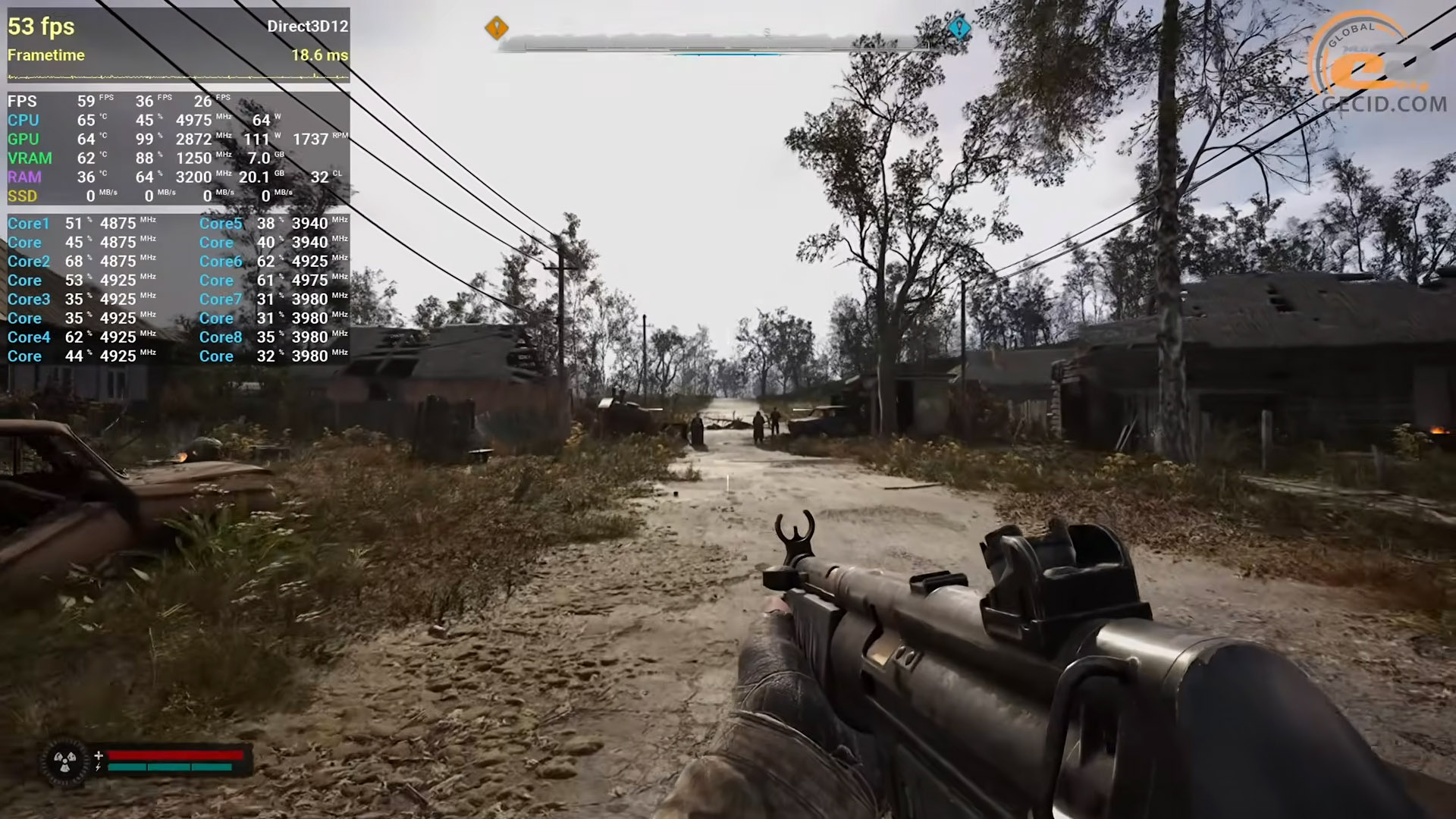Select the blue marker on the compass
Screen dimensions: 1456x819
959,28
